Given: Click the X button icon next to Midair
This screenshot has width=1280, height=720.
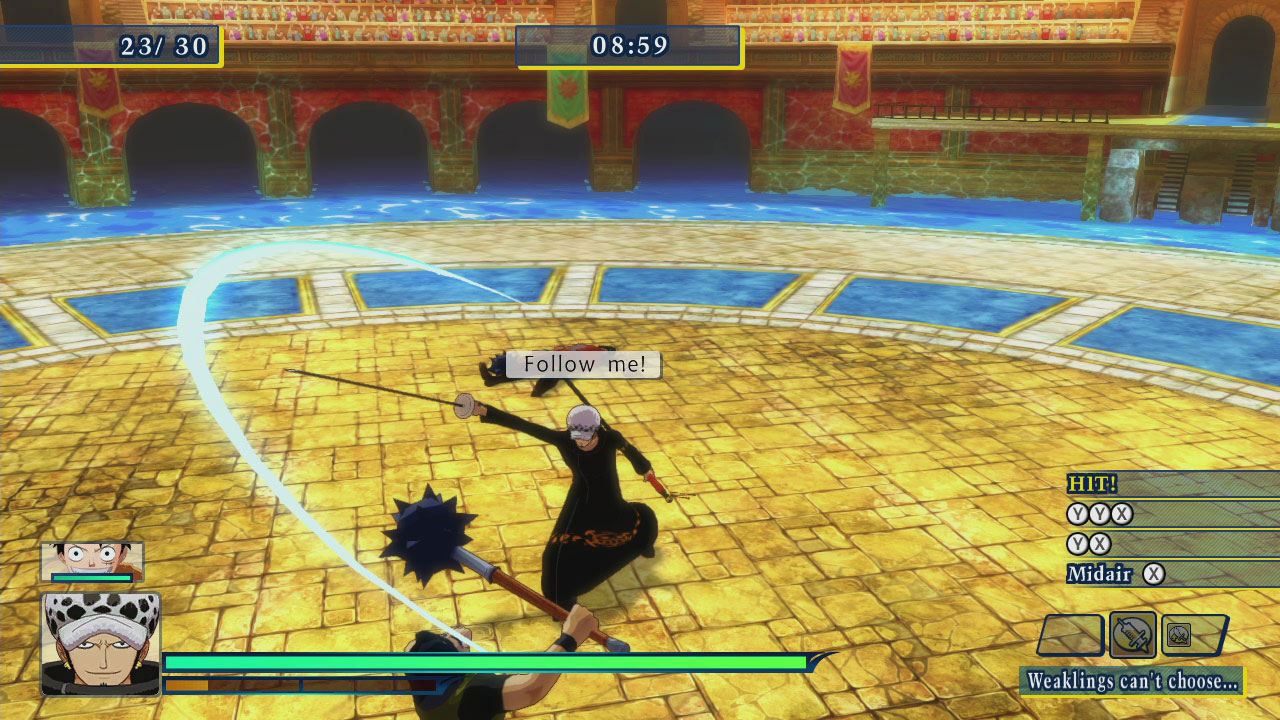Looking at the screenshot, I should click(1154, 572).
